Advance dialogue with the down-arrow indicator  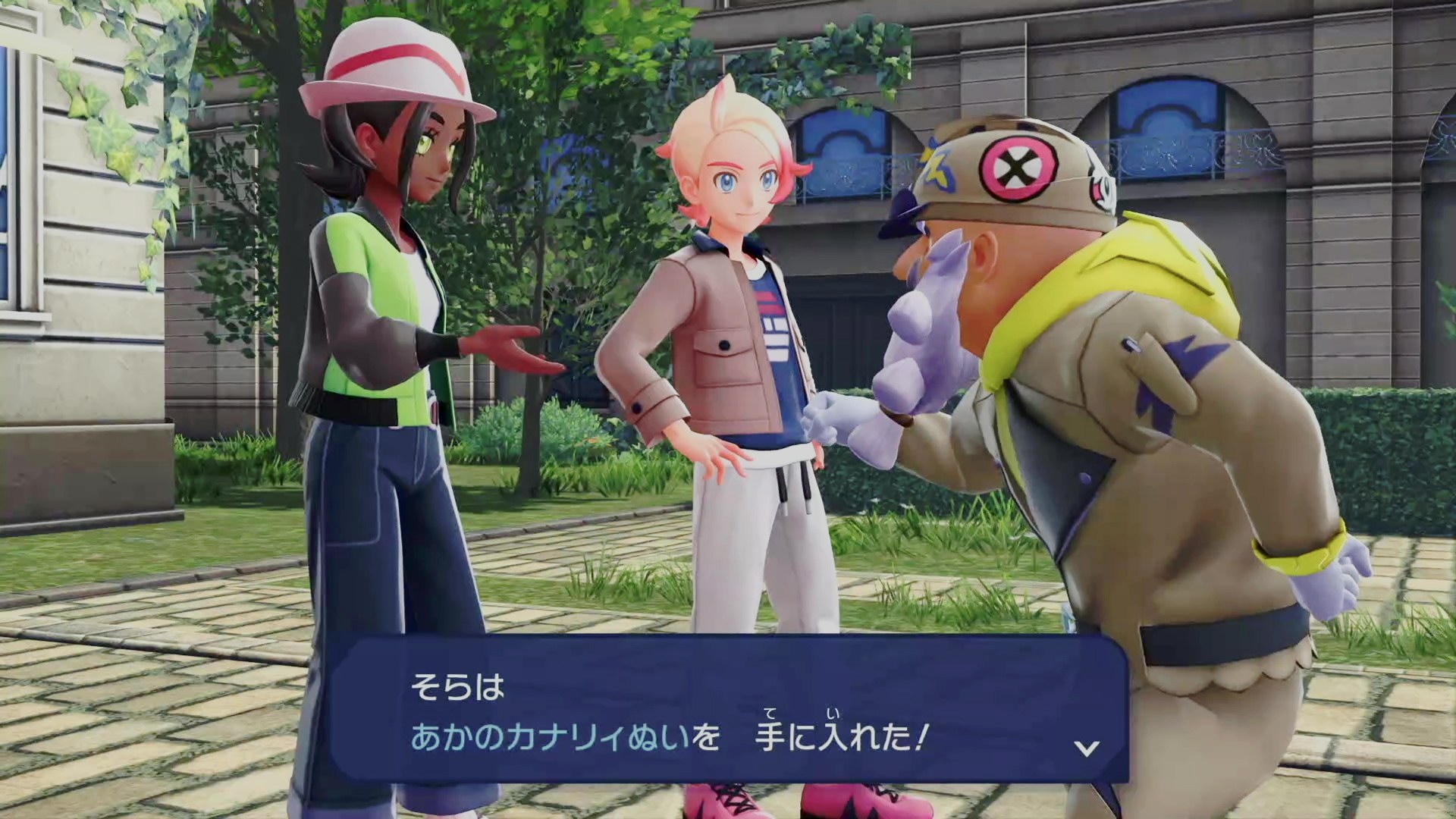[x=1087, y=748]
